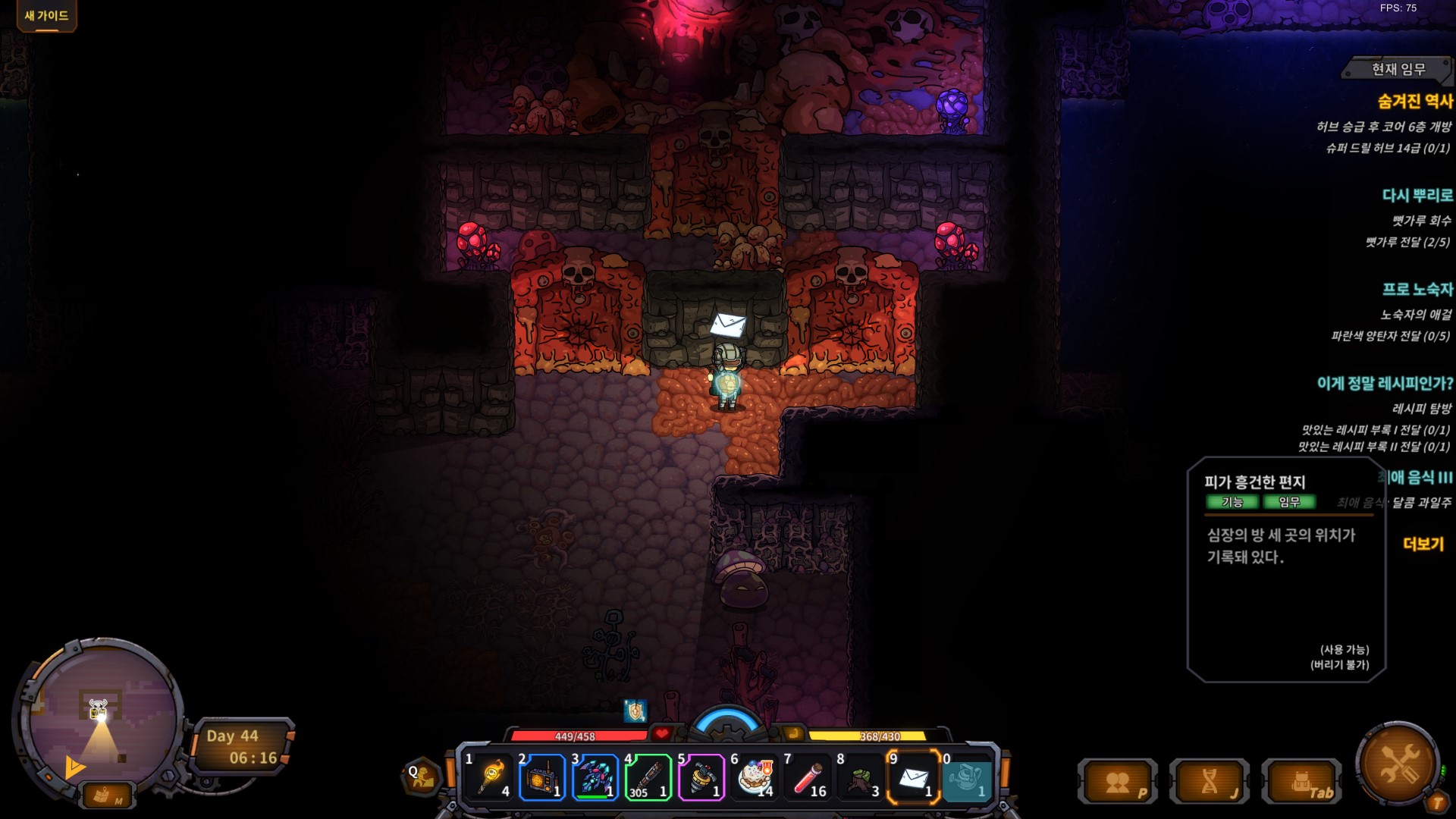Click the digging miner icon beside hotbar
Image resolution: width=1456 pixels, height=819 pixels.
(x=422, y=777)
